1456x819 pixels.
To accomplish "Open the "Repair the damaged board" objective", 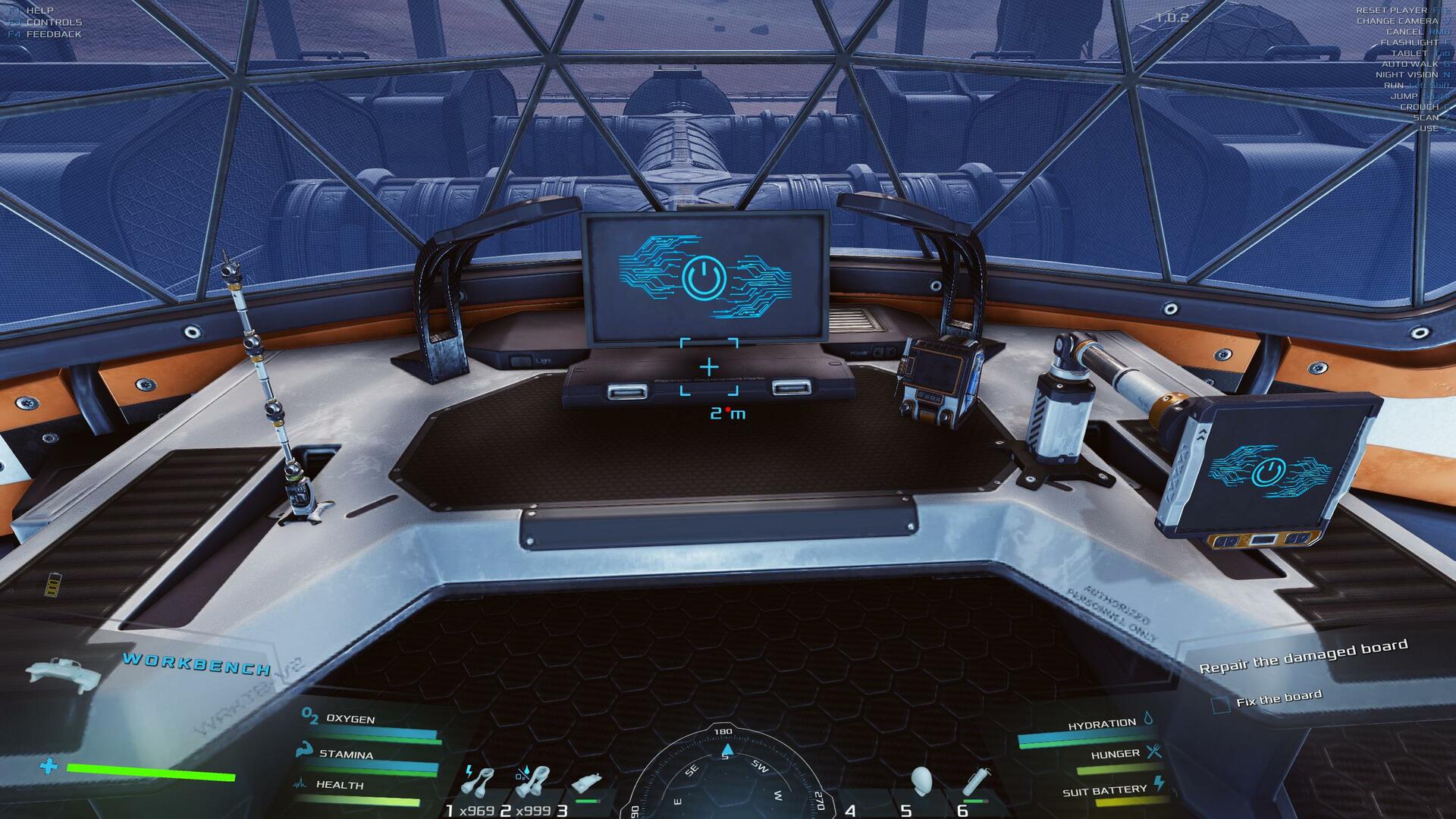I will coord(1303,657).
